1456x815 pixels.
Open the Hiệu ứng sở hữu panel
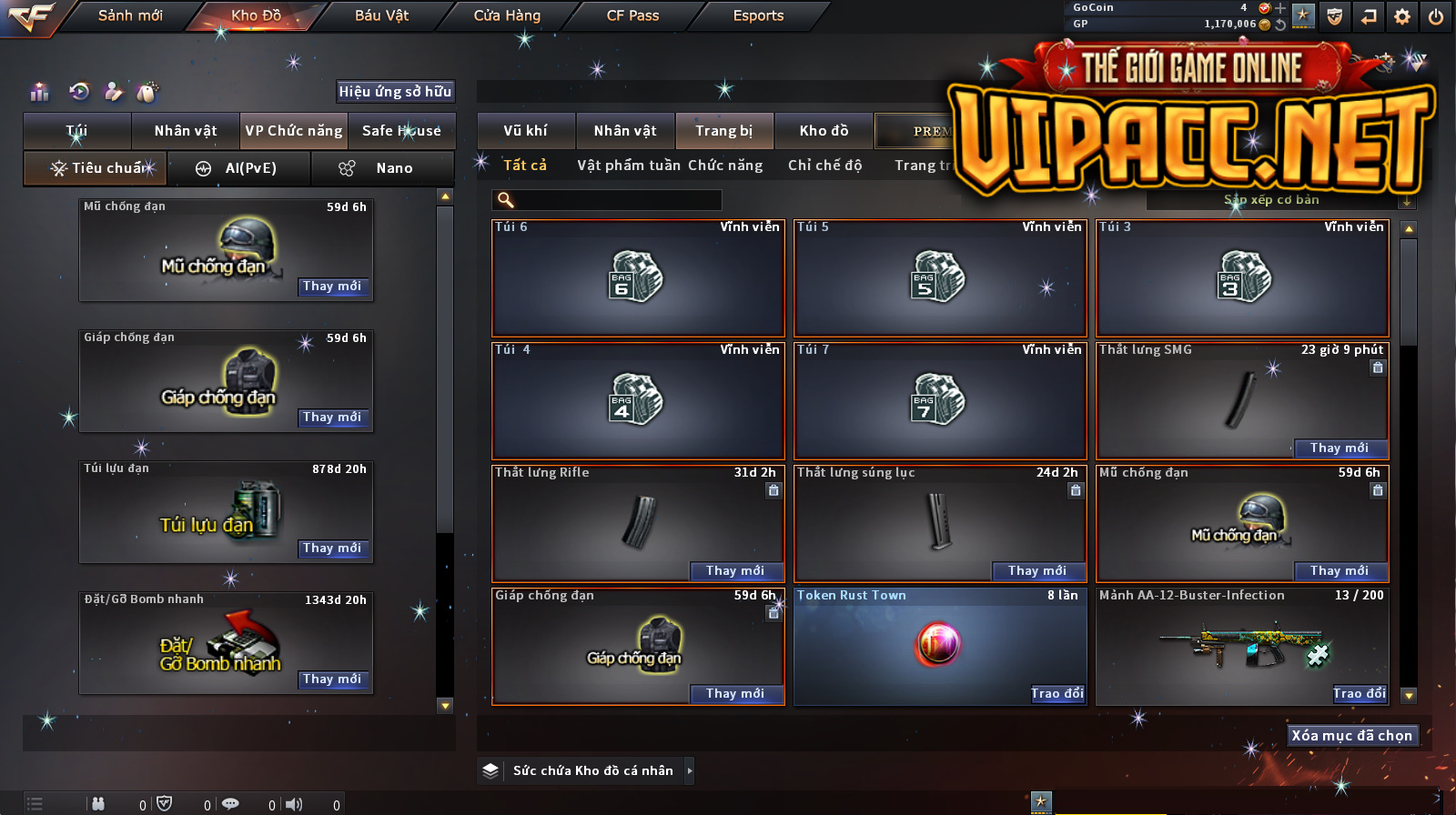395,91
